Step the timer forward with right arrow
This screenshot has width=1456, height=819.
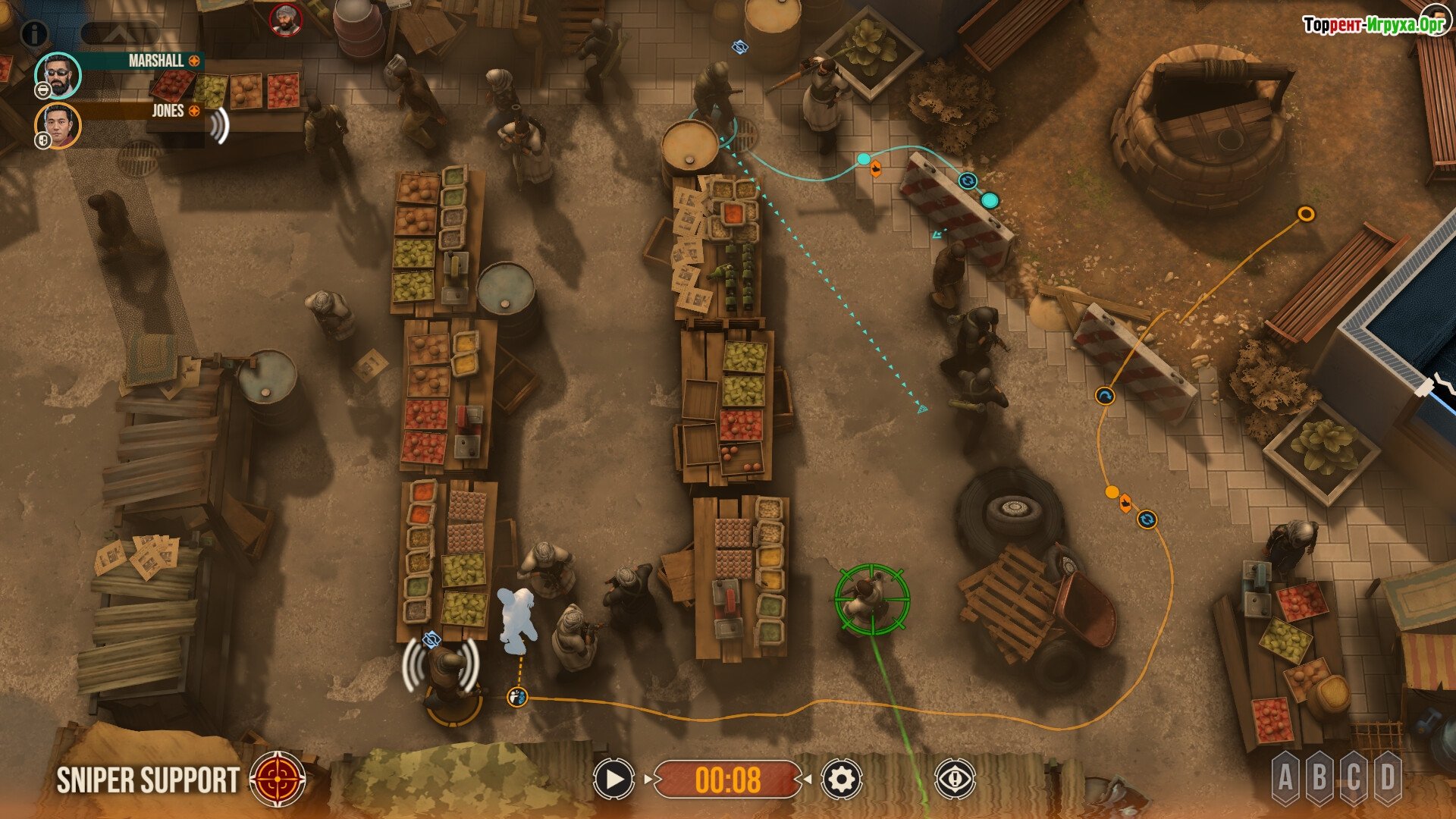pos(808,779)
